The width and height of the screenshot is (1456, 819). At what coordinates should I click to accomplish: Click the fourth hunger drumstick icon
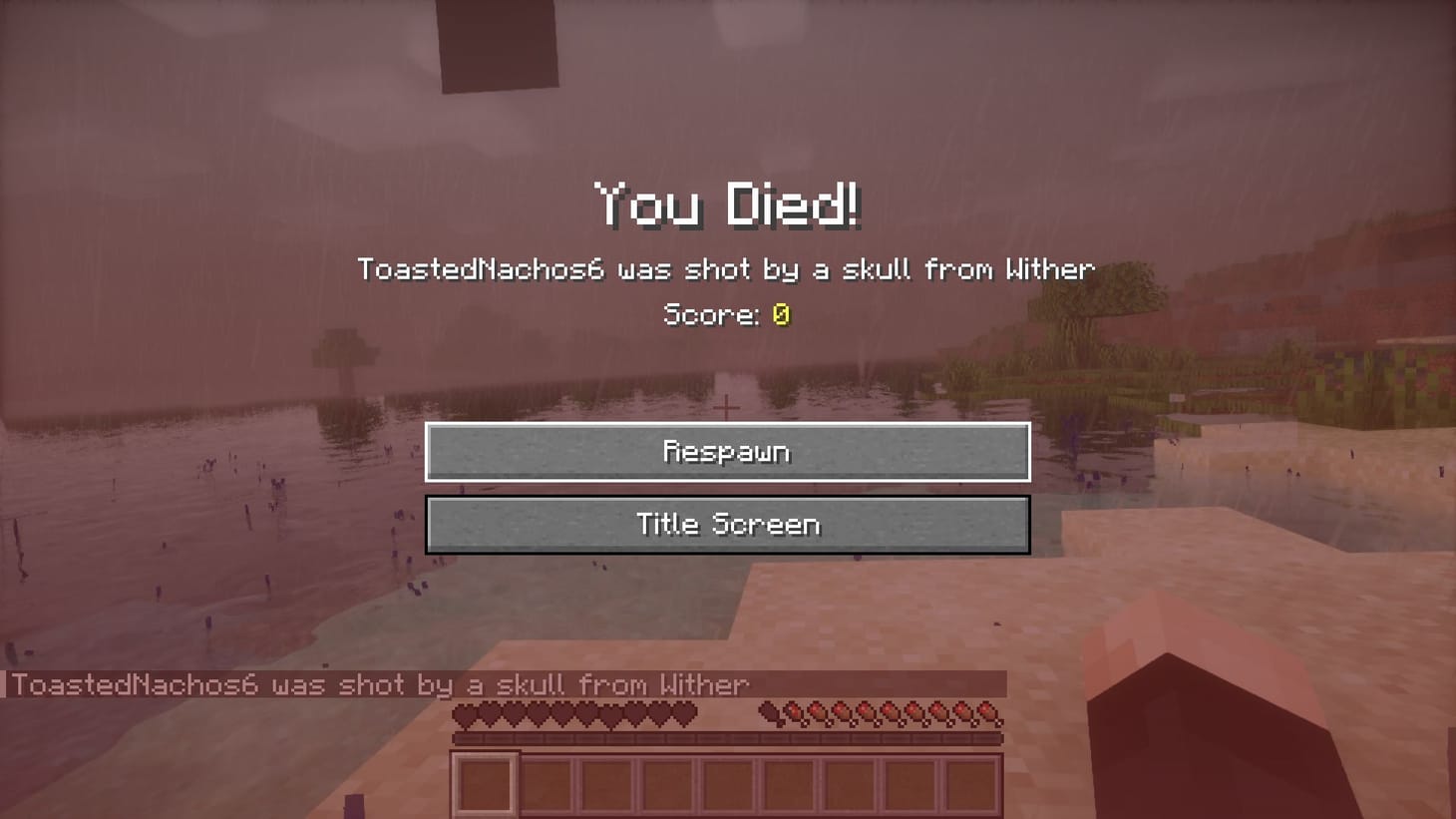[843, 712]
